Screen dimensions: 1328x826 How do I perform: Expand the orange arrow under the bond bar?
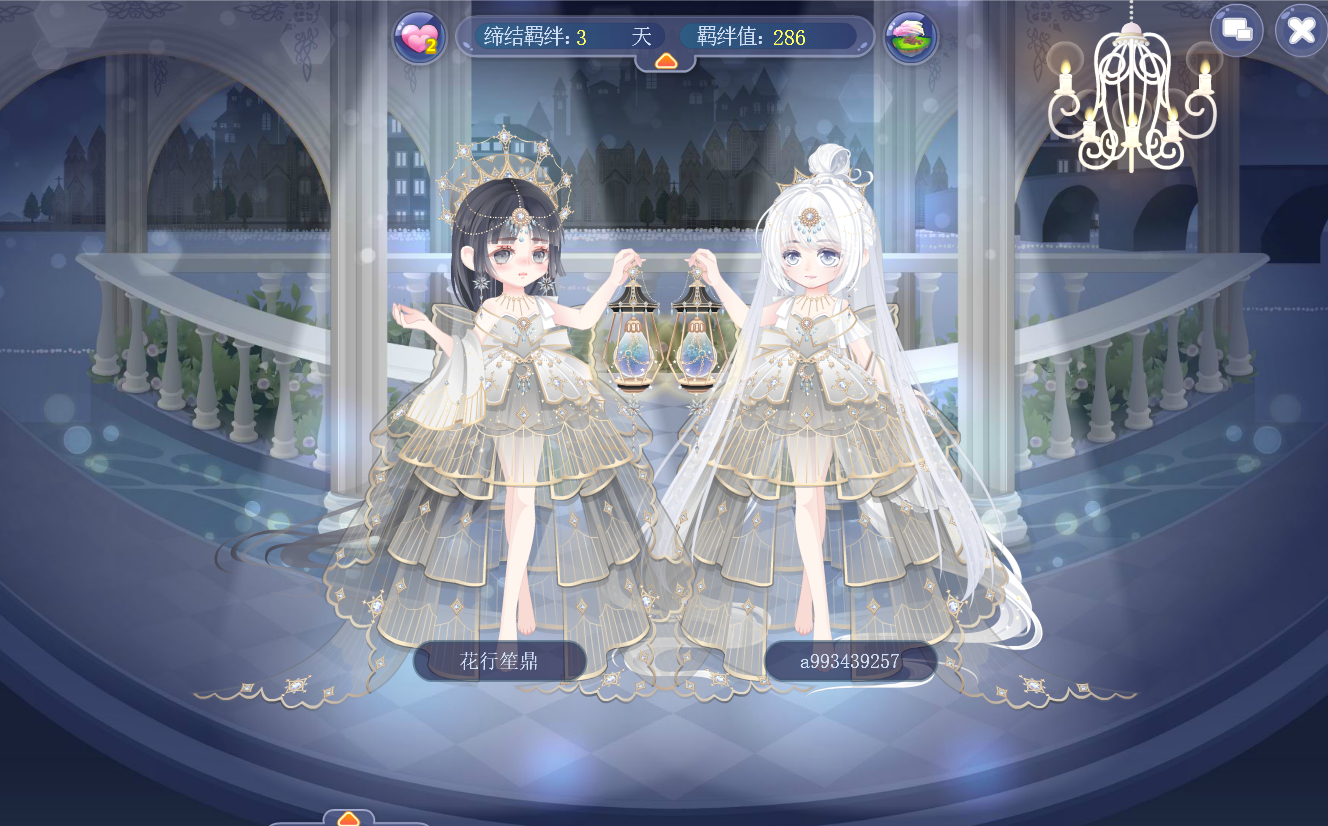(x=666, y=61)
